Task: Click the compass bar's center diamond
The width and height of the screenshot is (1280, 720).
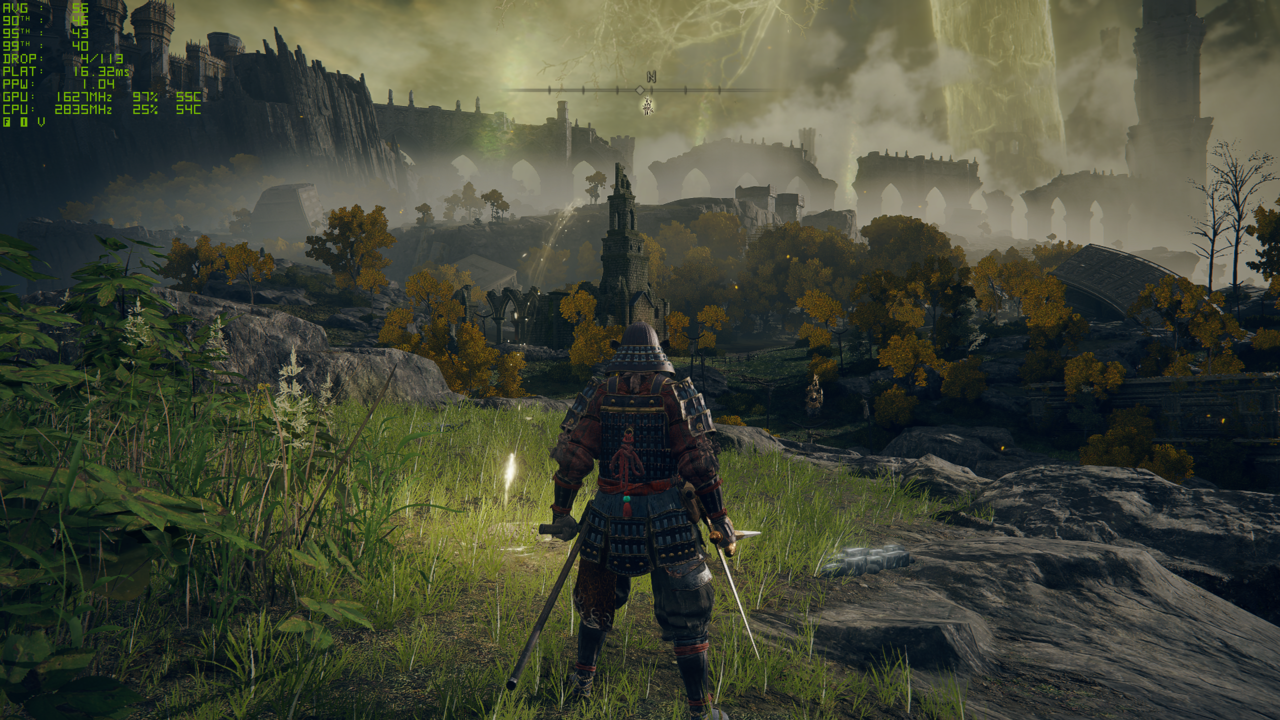Action: click(640, 90)
